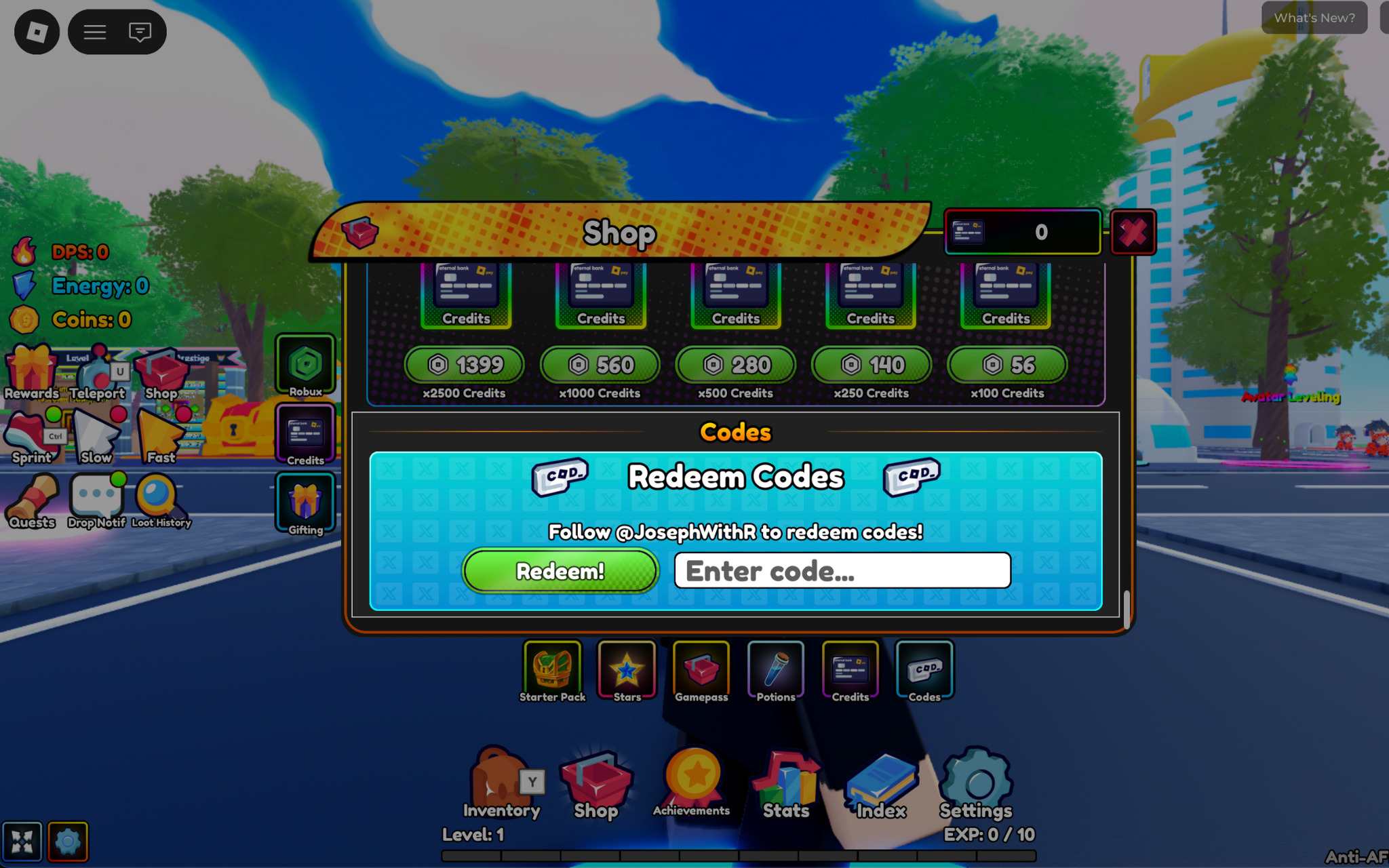Open the Starter Pack shop tab

tap(552, 669)
